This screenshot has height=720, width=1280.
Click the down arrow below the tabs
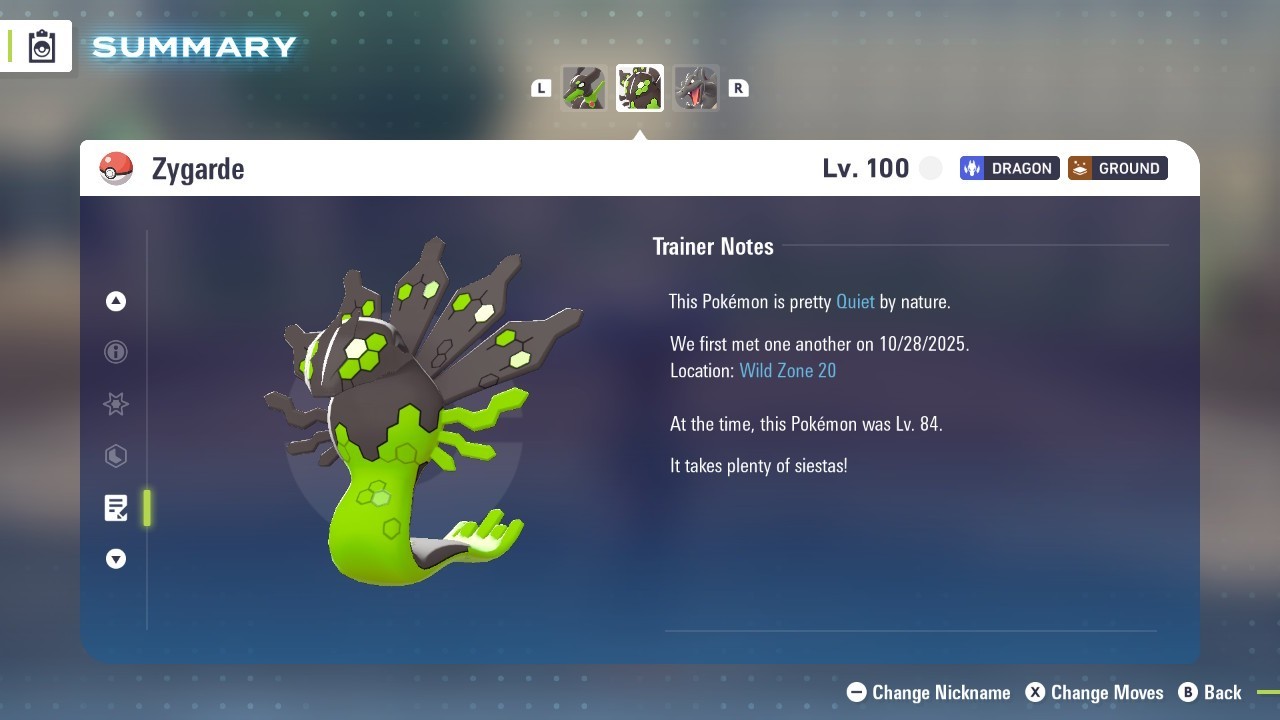tap(116, 559)
